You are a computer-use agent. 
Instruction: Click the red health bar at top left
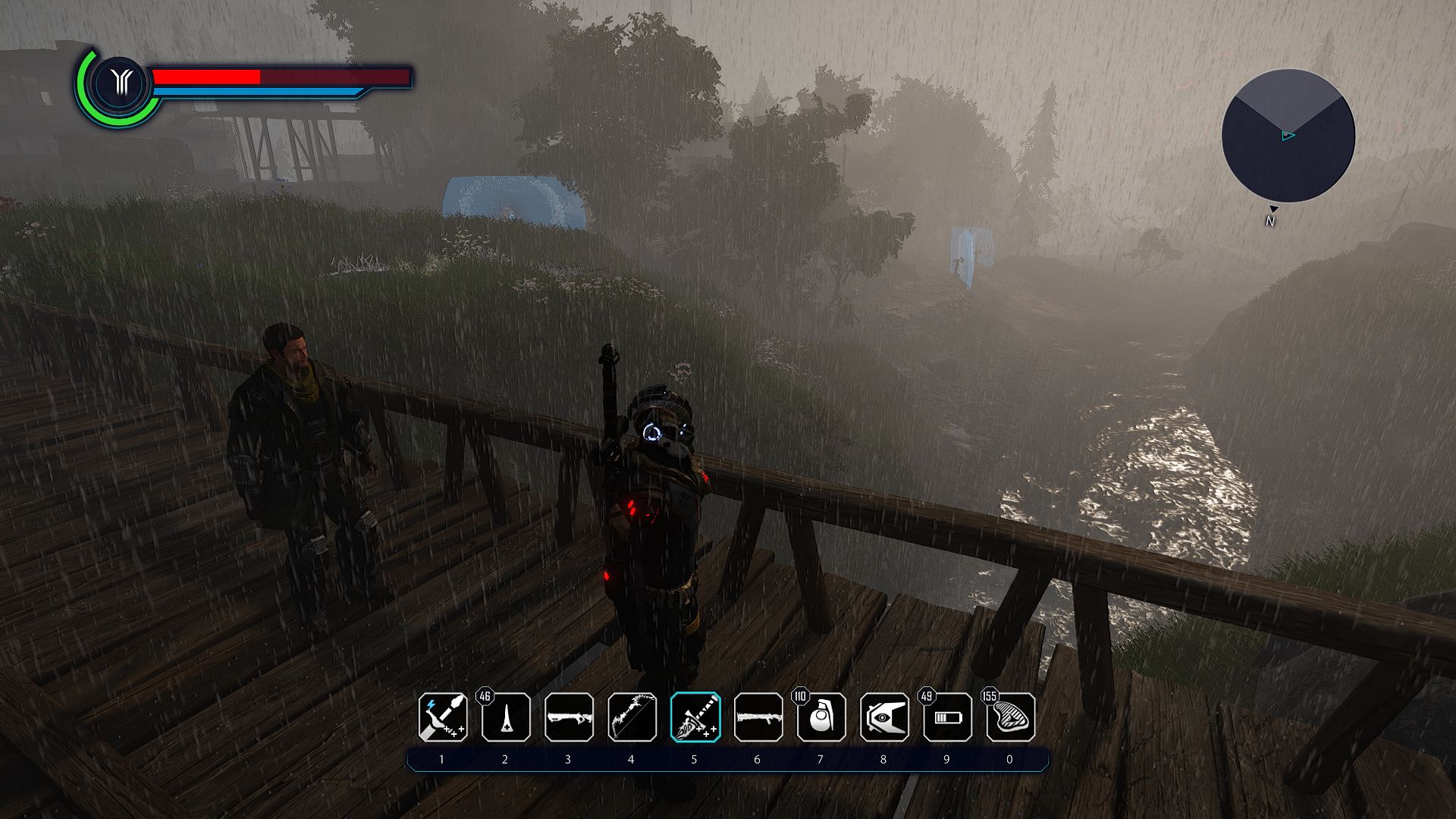click(205, 76)
